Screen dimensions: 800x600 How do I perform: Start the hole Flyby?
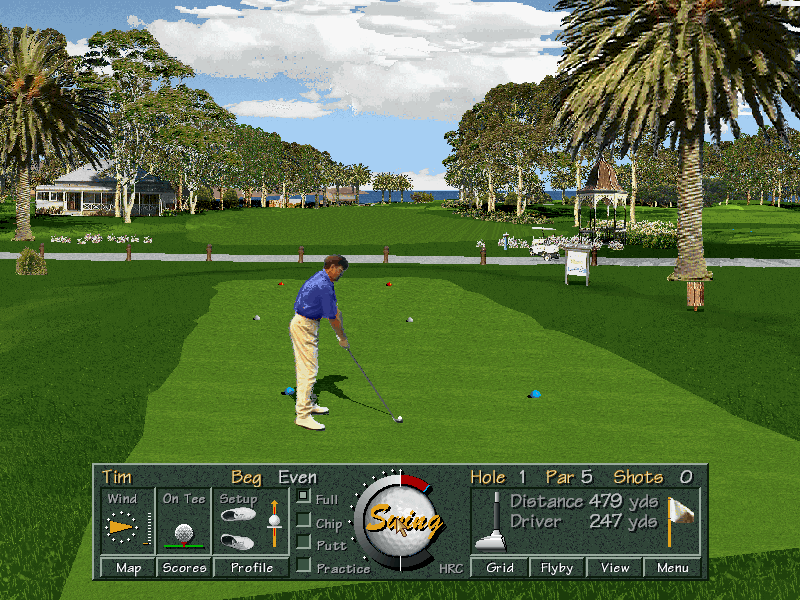coord(557,568)
